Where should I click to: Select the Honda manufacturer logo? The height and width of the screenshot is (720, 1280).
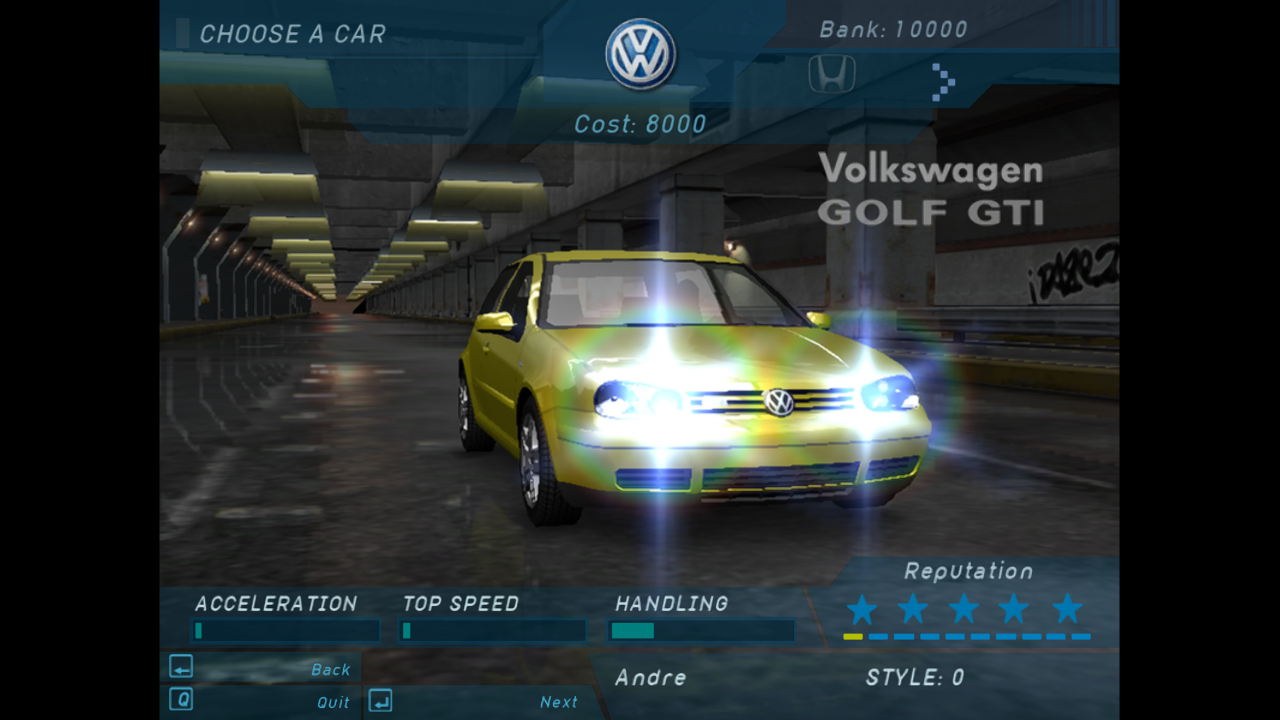830,74
